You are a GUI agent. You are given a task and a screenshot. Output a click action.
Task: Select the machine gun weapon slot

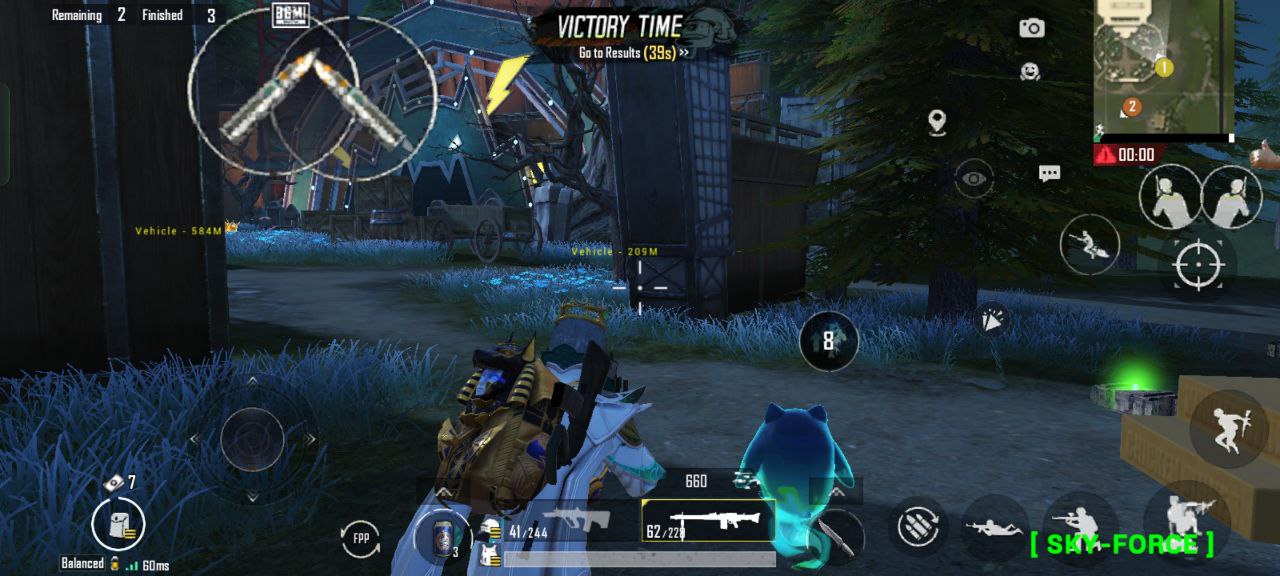[708, 521]
